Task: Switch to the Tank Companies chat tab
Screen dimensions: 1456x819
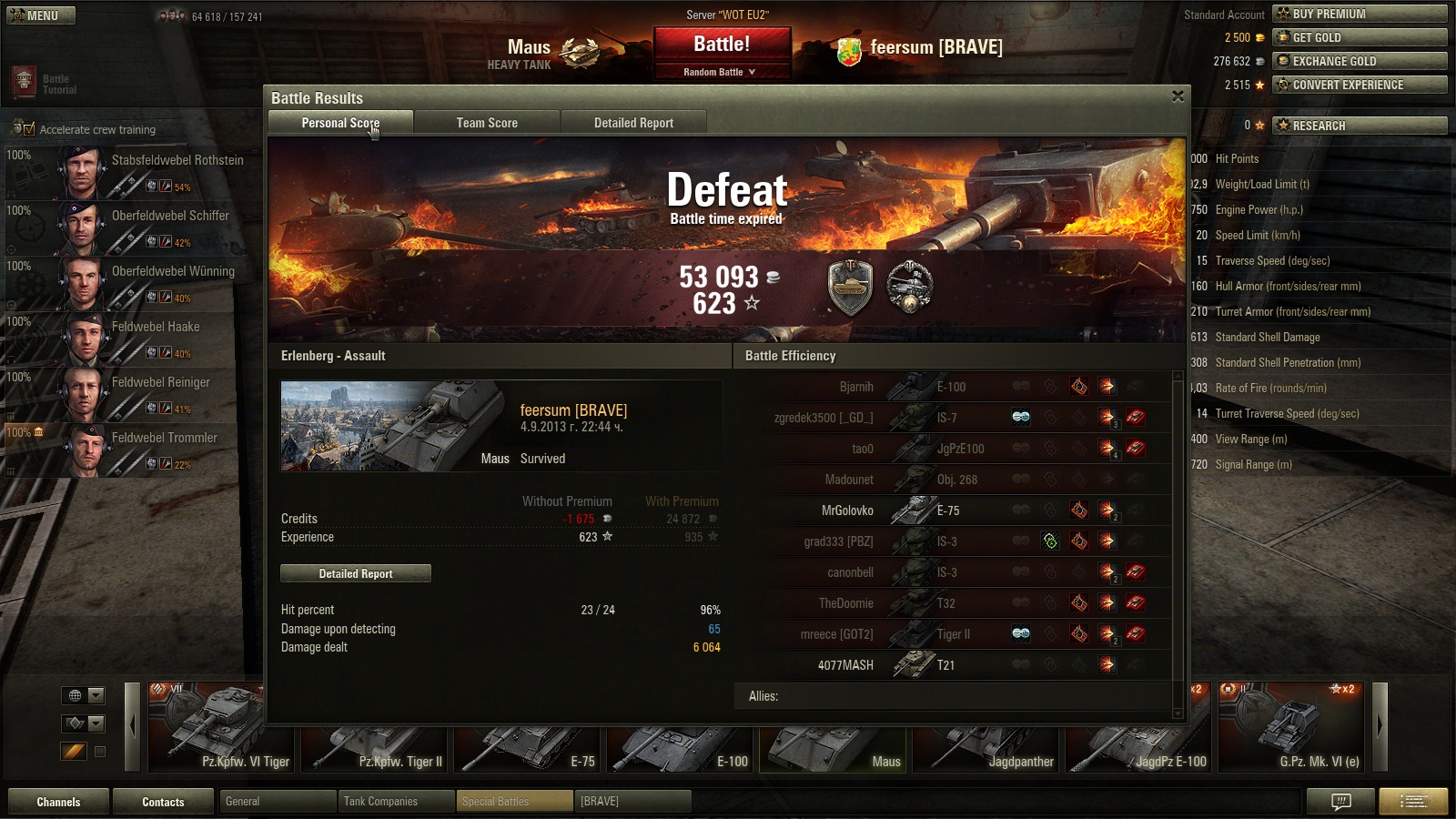Action: click(397, 801)
